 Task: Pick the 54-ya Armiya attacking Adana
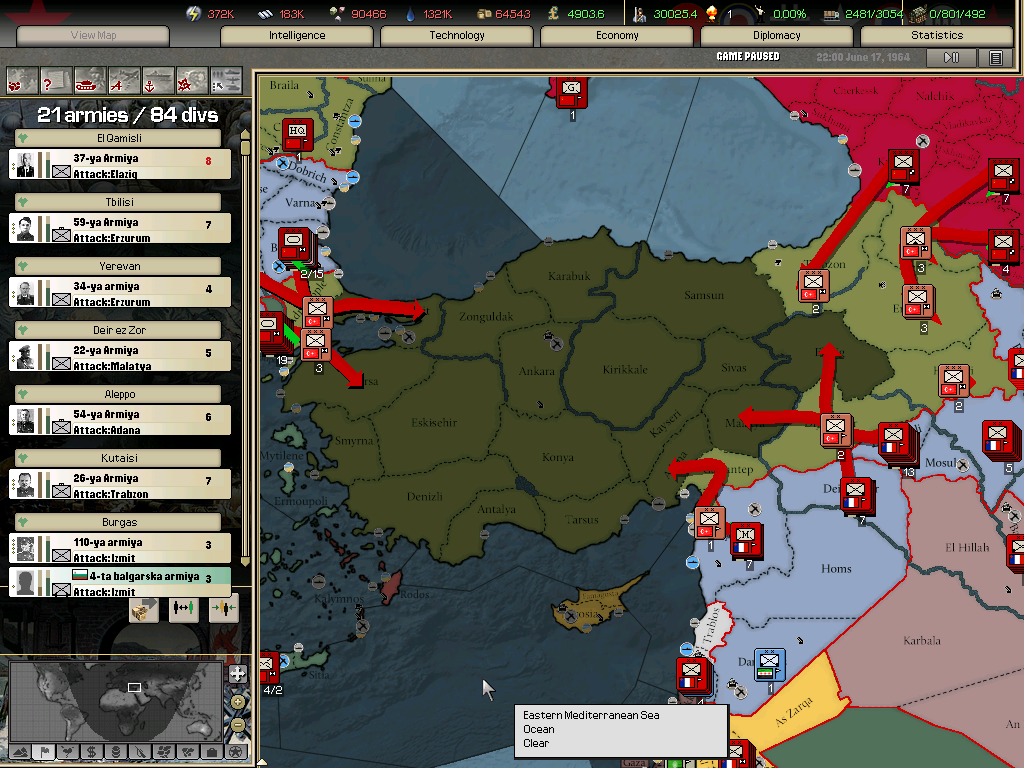(120, 421)
